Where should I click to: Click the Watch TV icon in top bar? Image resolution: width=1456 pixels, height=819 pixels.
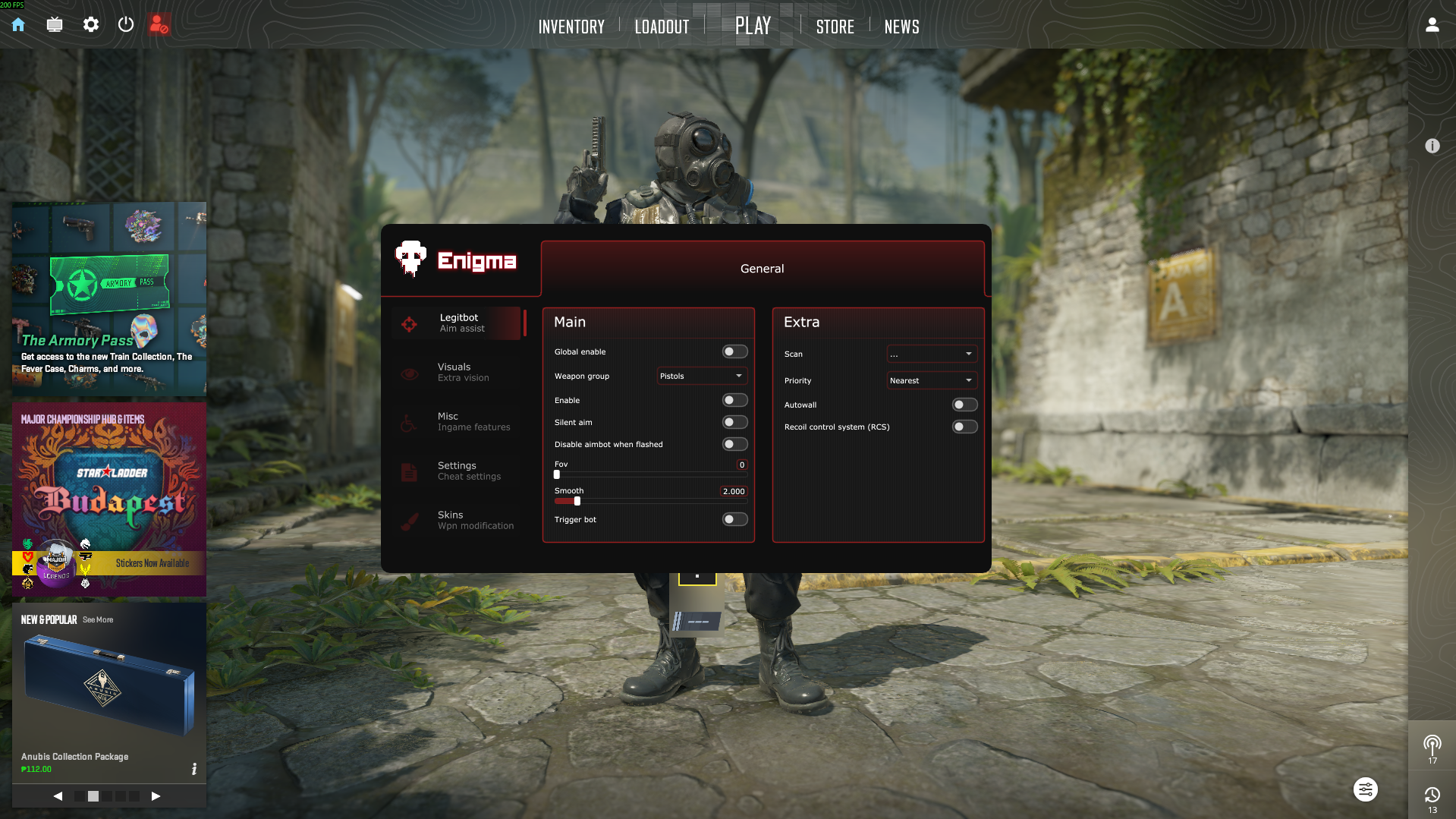(54, 24)
